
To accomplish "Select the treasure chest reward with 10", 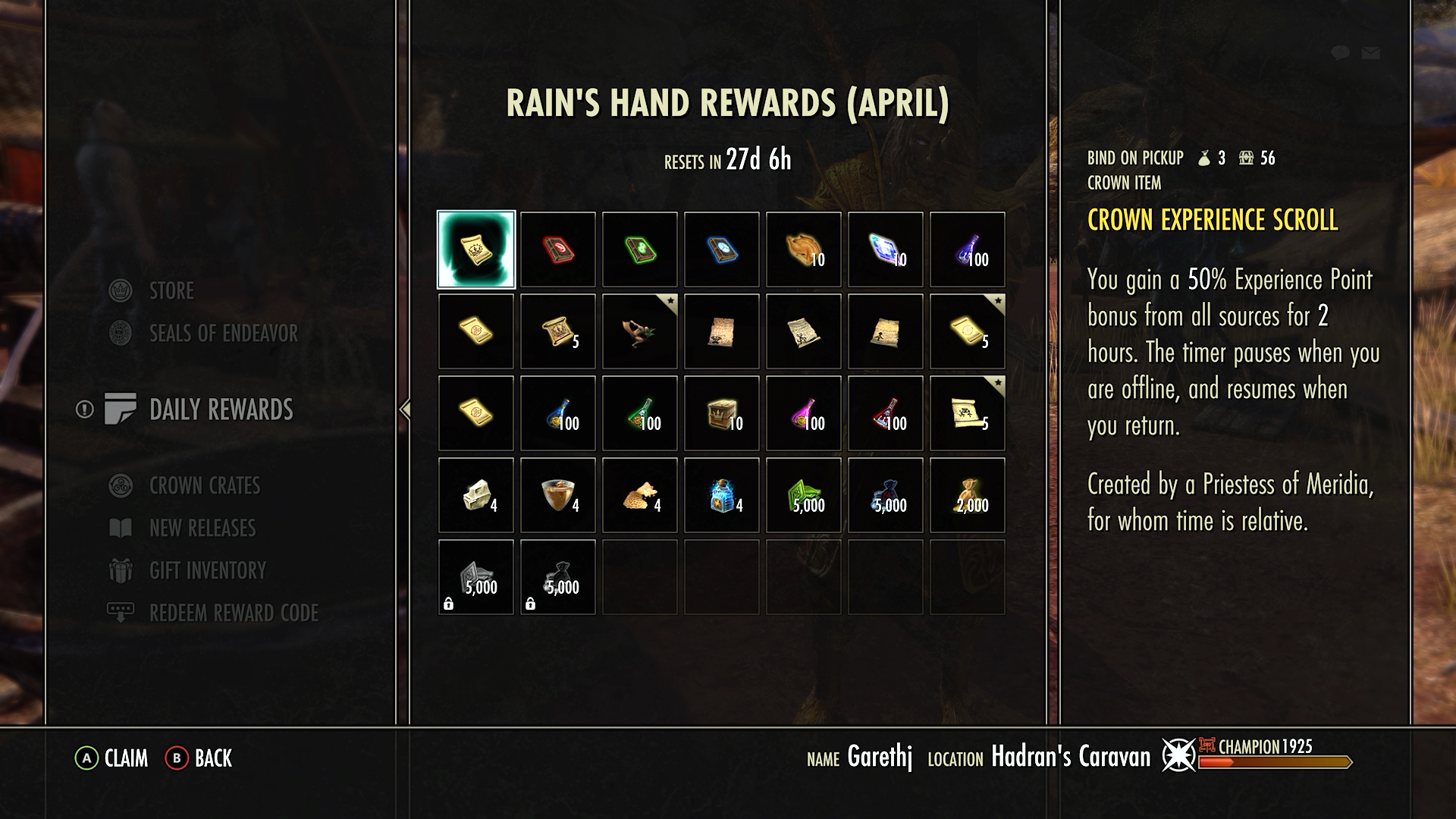I will (722, 414).
